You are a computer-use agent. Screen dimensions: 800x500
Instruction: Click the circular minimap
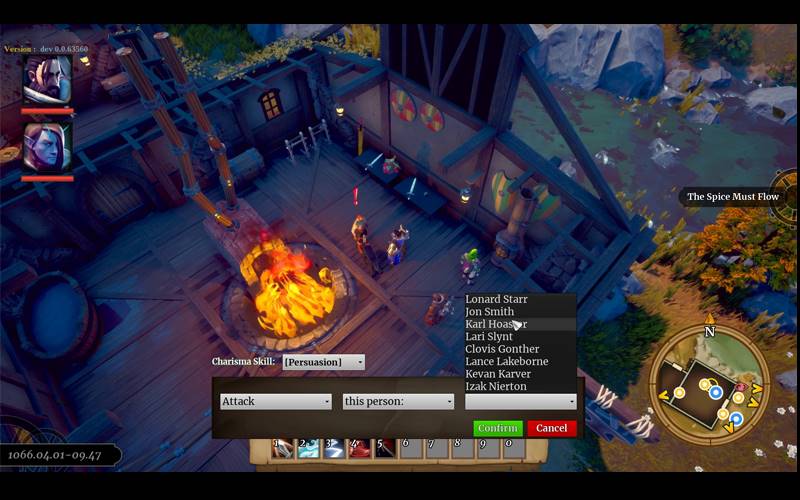(709, 383)
